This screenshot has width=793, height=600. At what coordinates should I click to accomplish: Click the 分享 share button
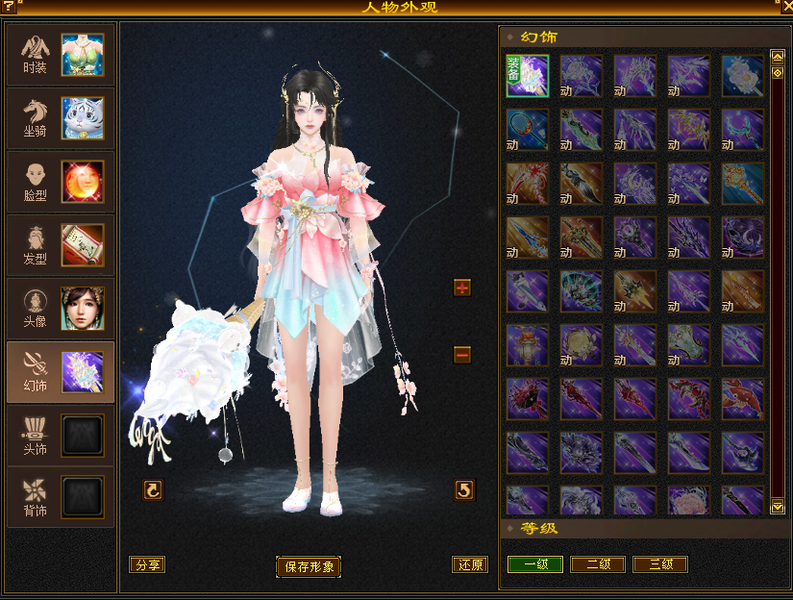pyautogui.click(x=147, y=565)
